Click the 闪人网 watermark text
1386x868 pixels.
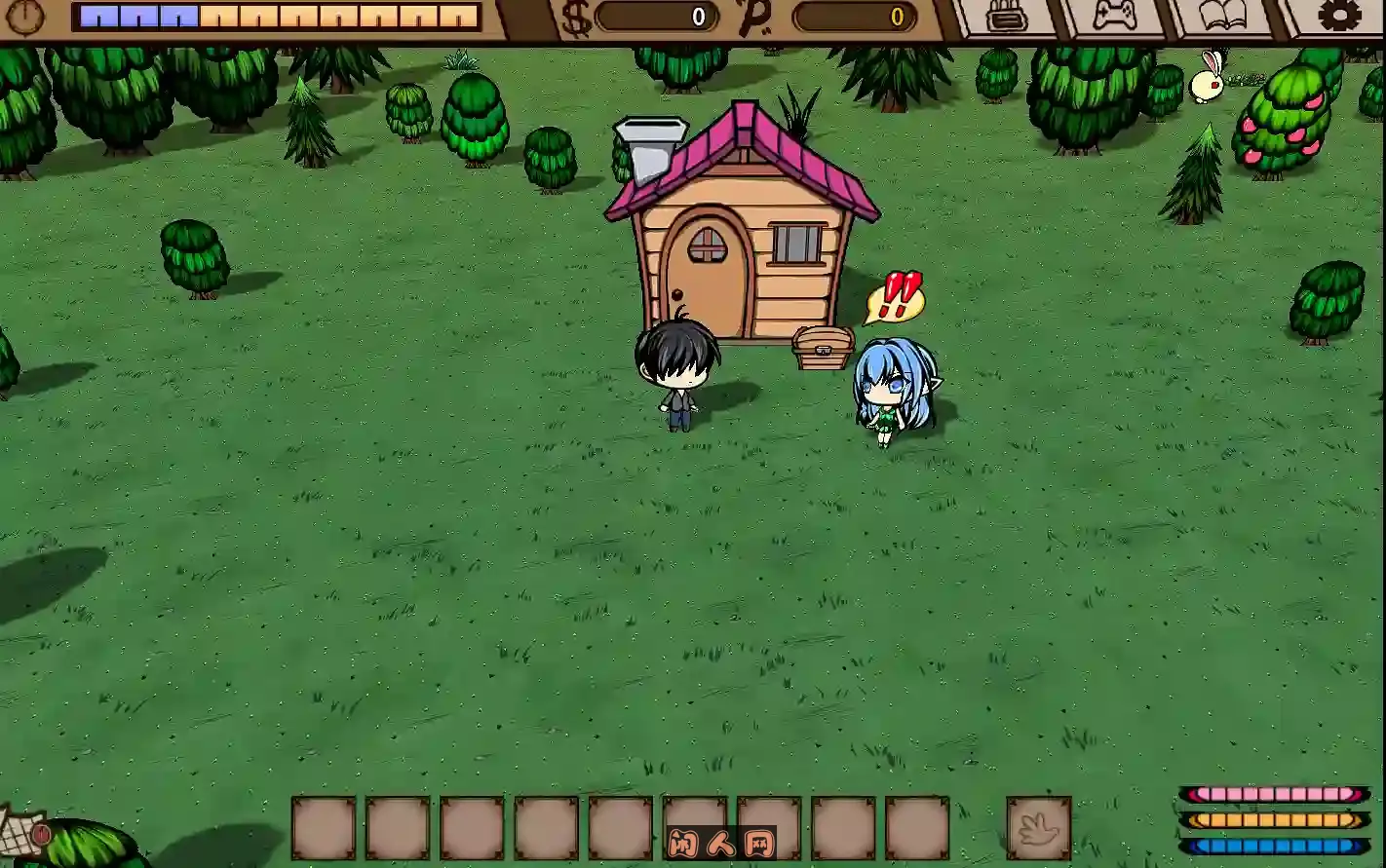721,844
